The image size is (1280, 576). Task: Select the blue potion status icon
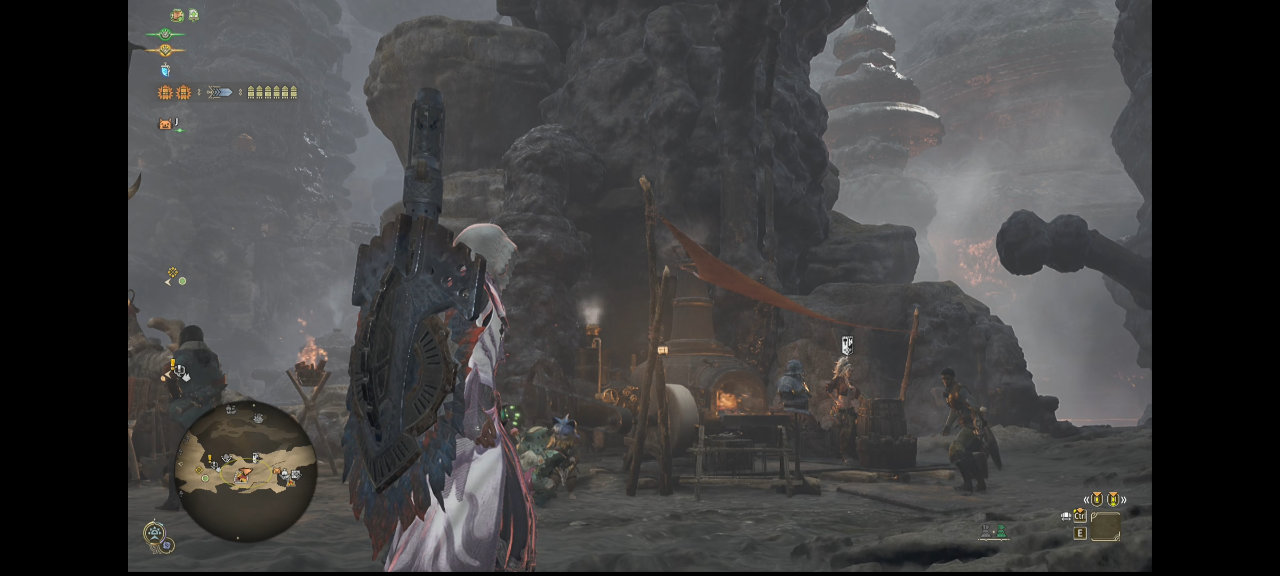165,70
